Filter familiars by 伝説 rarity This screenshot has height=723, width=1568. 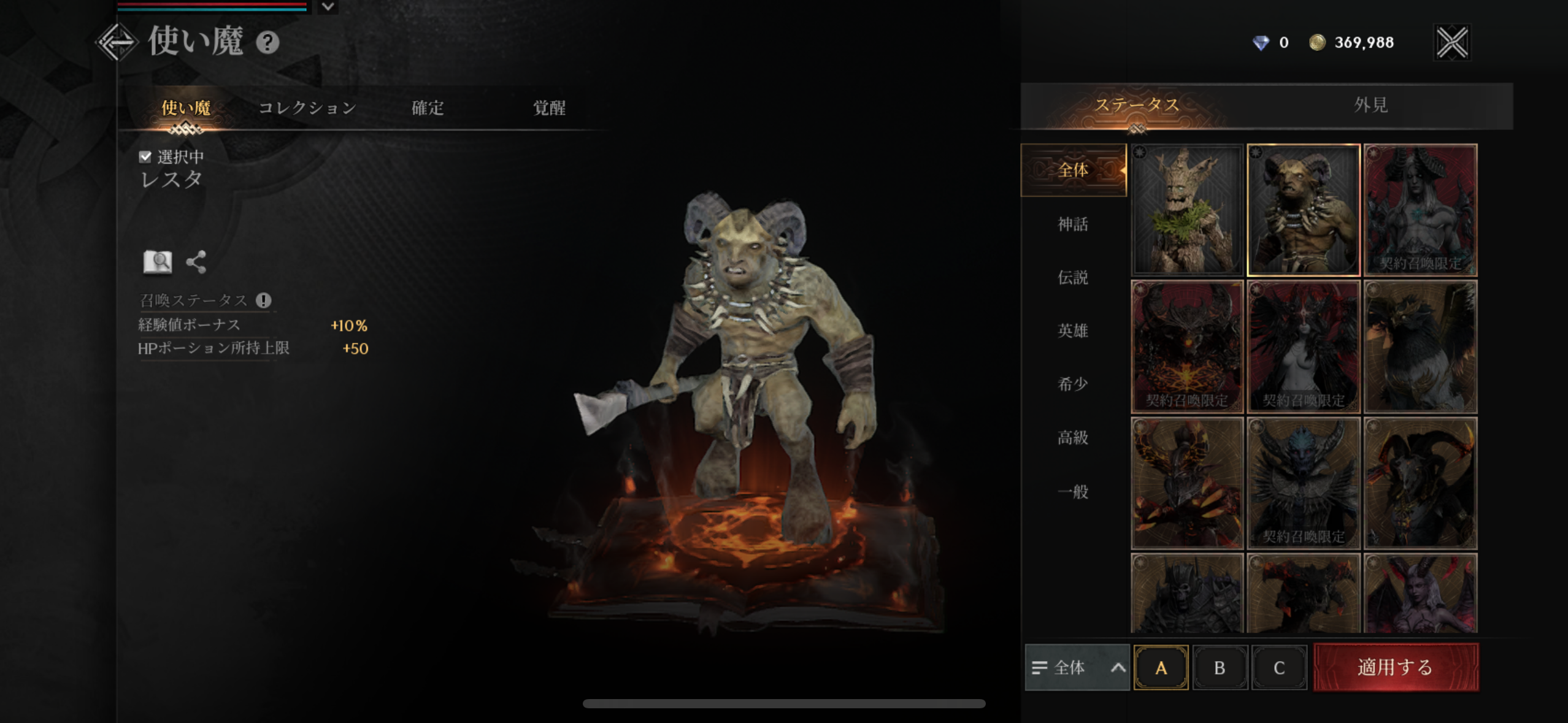click(x=1073, y=277)
